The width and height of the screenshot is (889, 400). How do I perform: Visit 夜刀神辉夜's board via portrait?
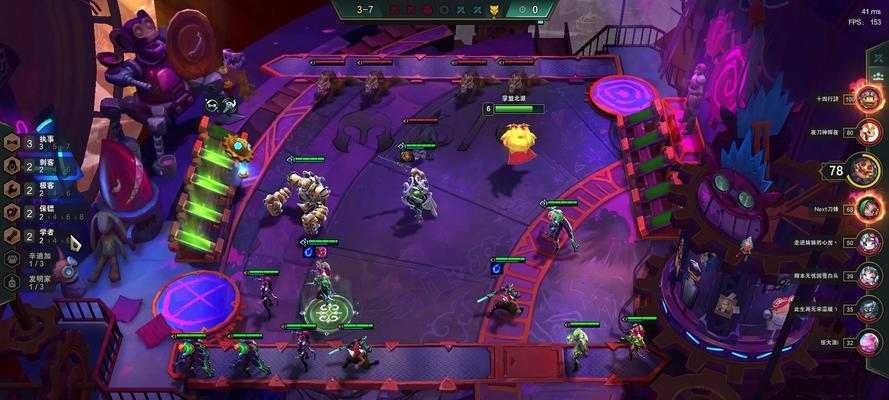click(871, 132)
